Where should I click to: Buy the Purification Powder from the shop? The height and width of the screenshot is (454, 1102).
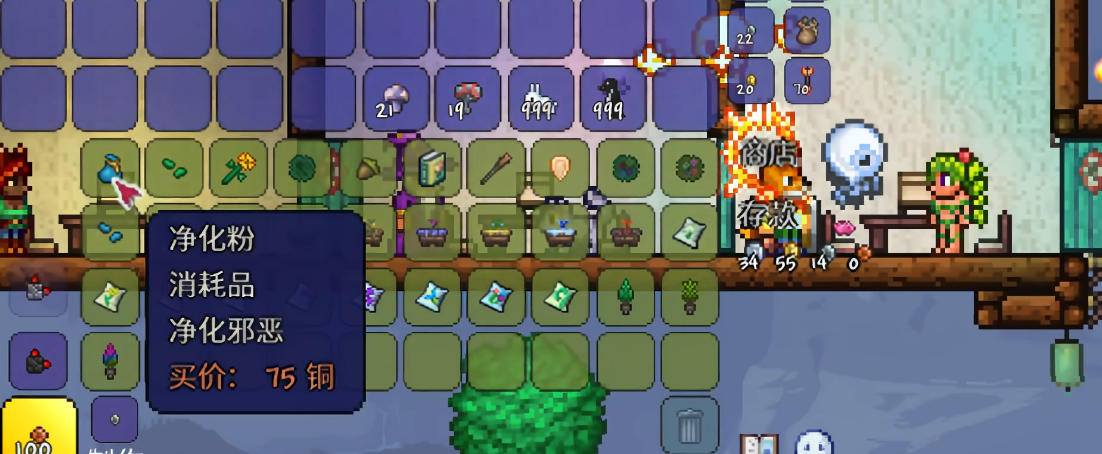coord(111,169)
